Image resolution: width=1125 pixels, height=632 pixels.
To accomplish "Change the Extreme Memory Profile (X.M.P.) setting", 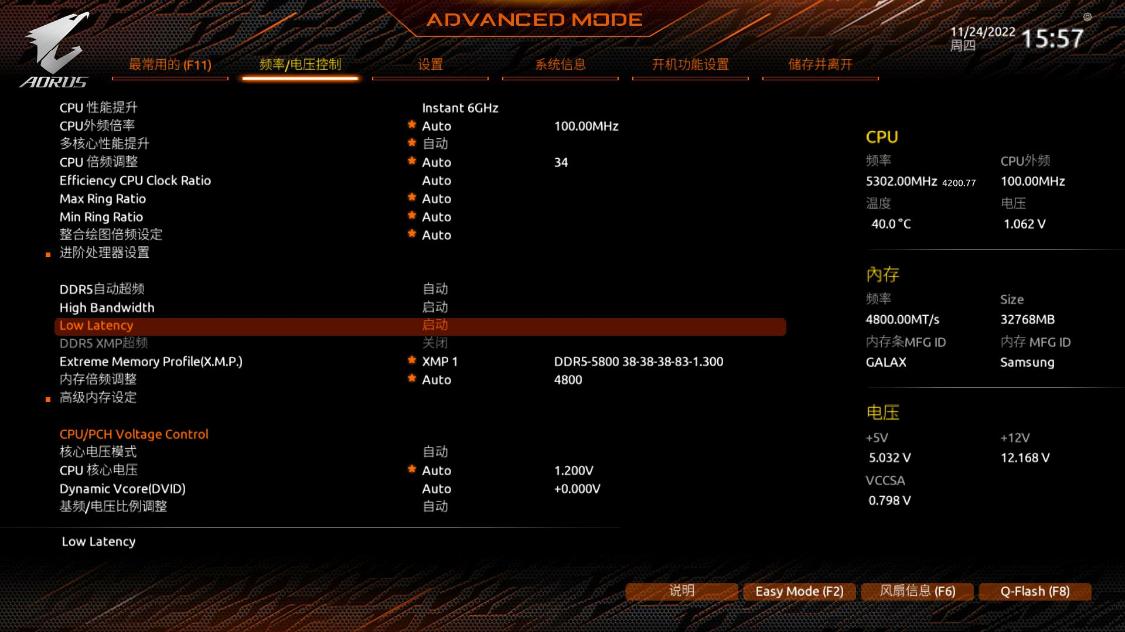I will coord(151,362).
